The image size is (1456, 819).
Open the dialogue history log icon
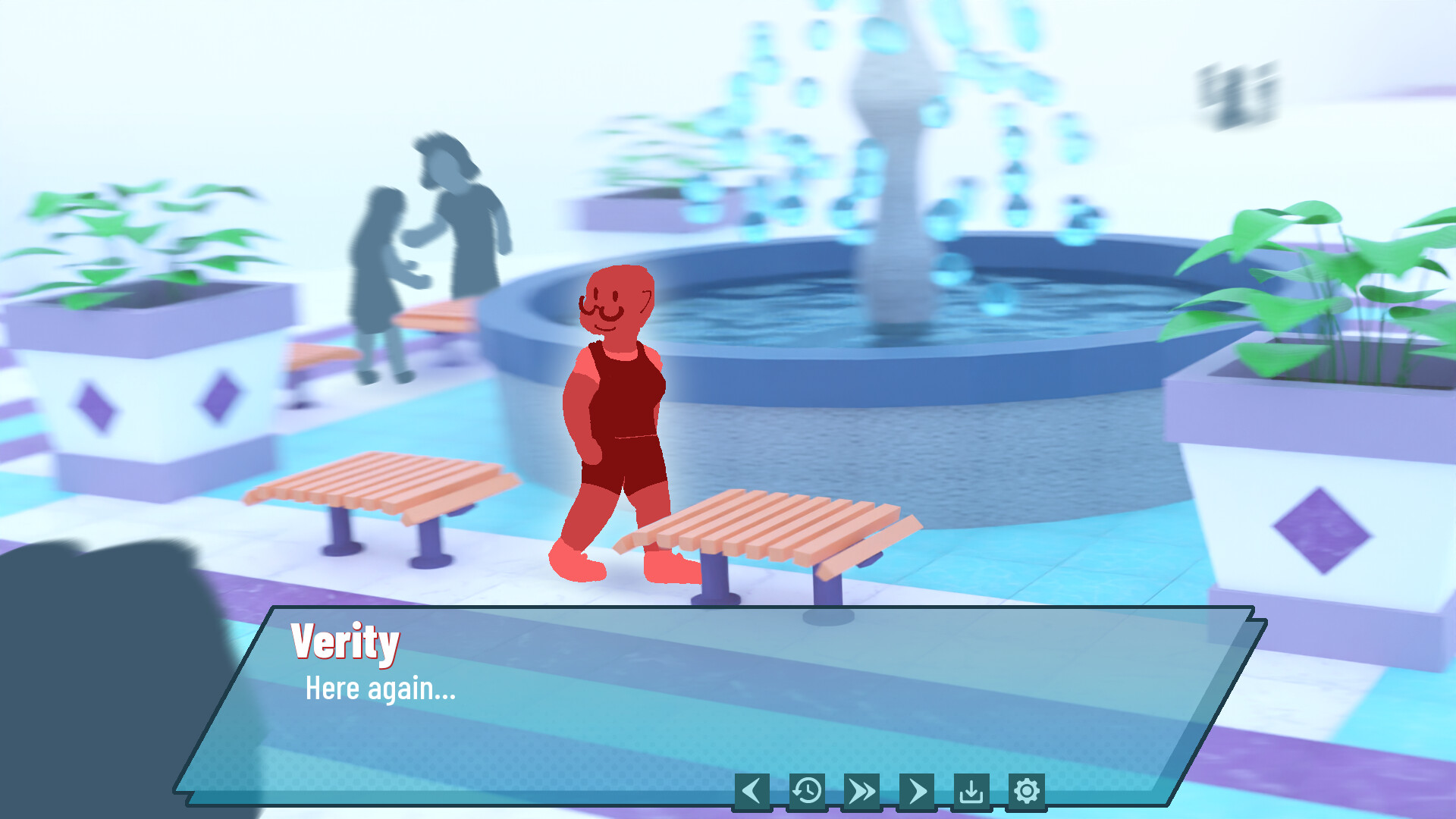click(807, 789)
